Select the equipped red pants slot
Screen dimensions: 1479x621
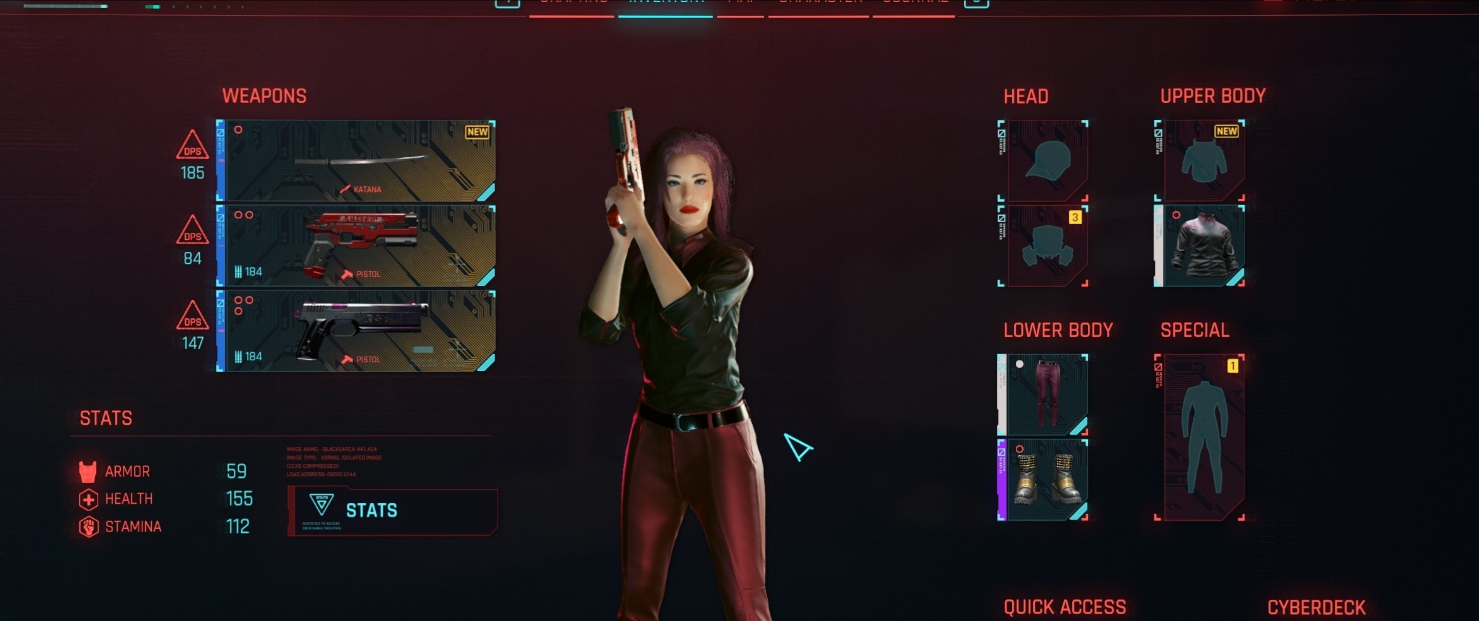click(1044, 395)
